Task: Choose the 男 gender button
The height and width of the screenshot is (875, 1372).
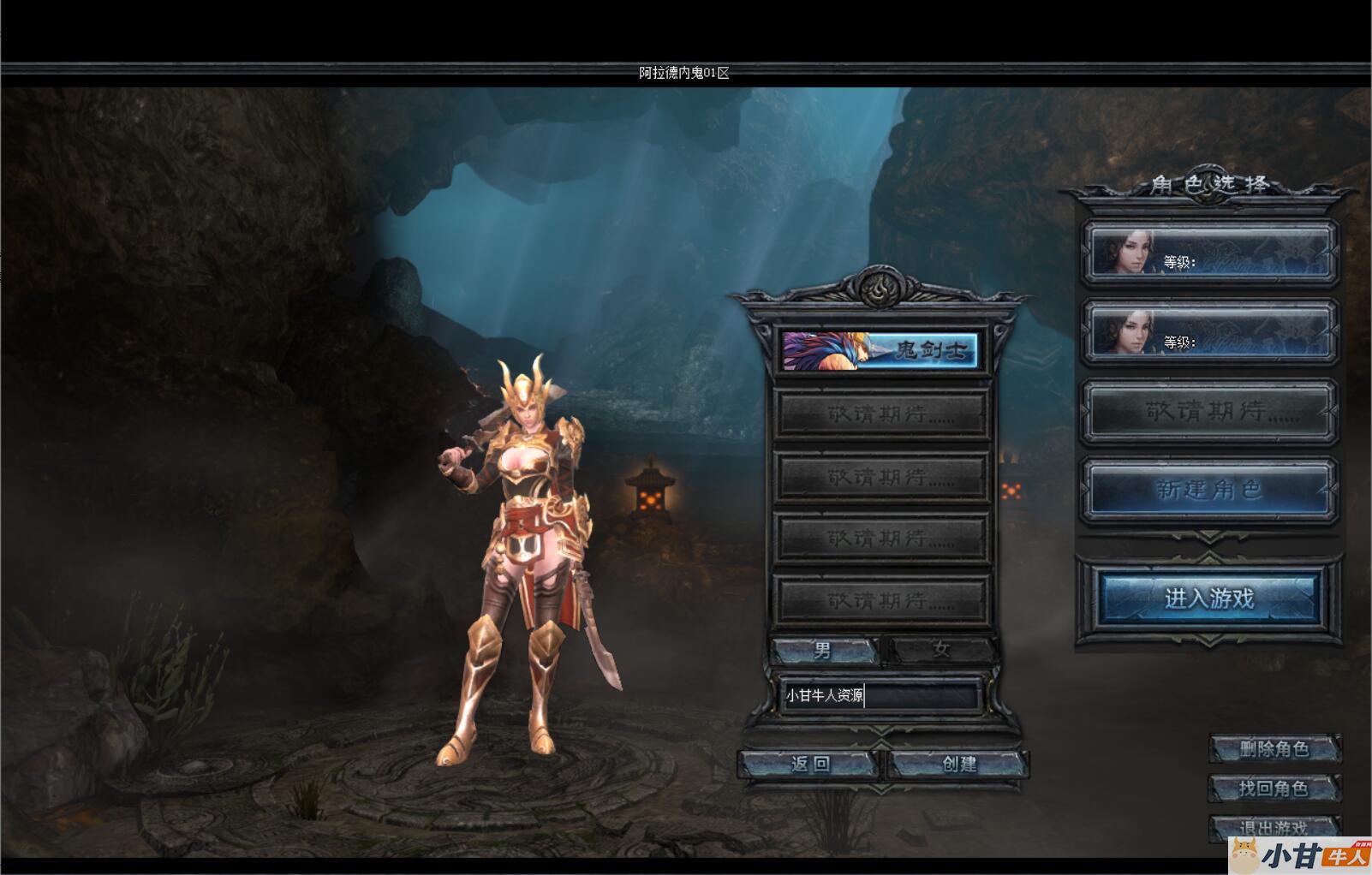Action: click(823, 651)
